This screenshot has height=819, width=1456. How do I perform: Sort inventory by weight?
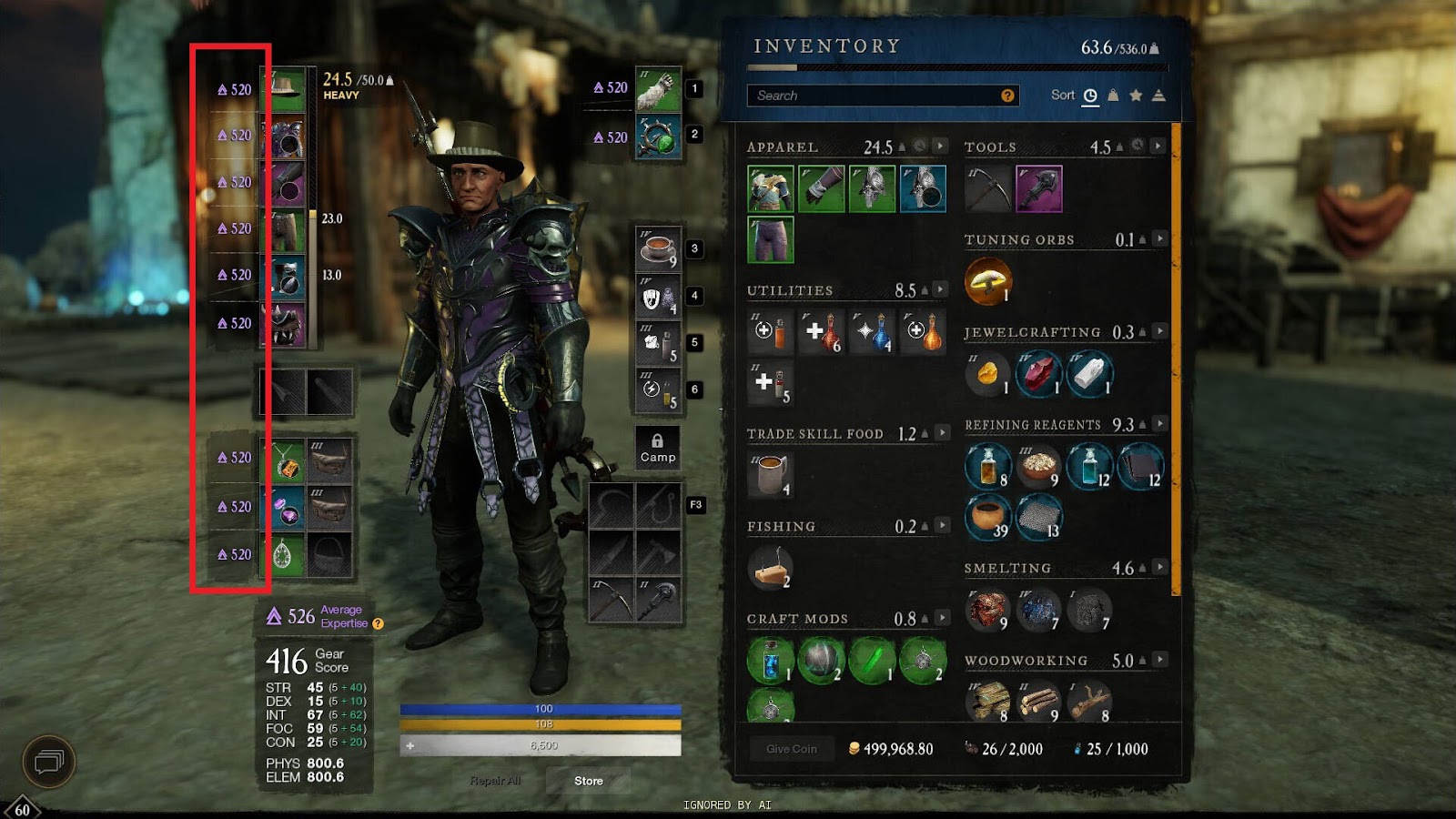(x=1112, y=95)
